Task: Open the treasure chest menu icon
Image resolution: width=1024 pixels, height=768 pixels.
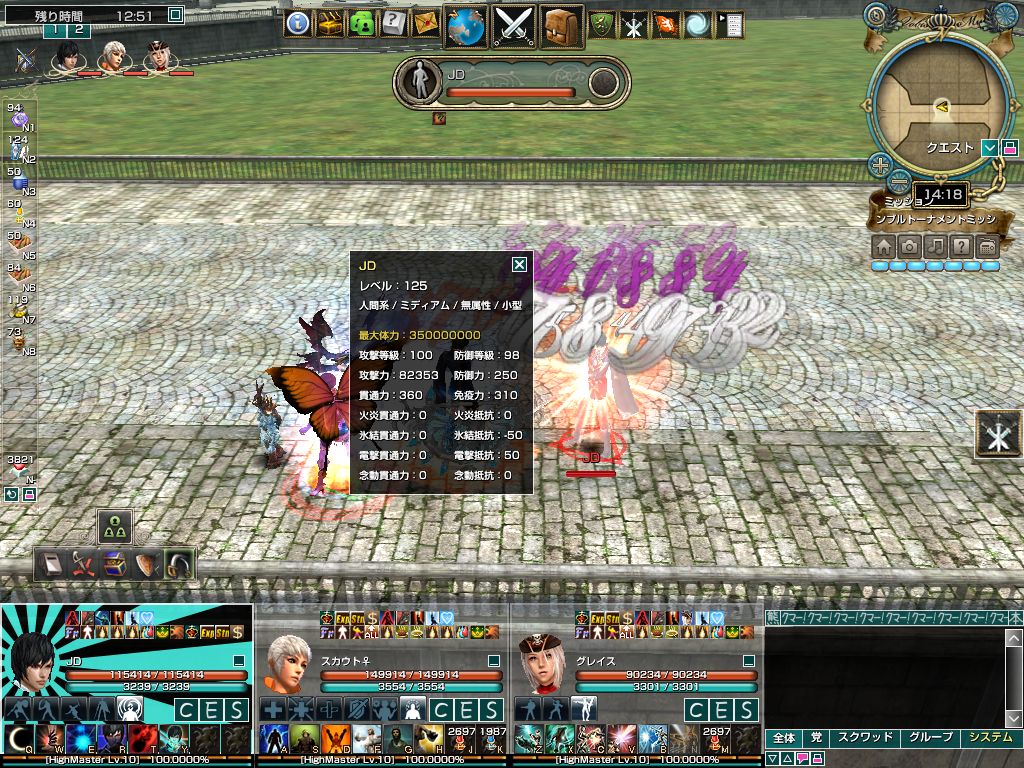Action: tap(330, 23)
